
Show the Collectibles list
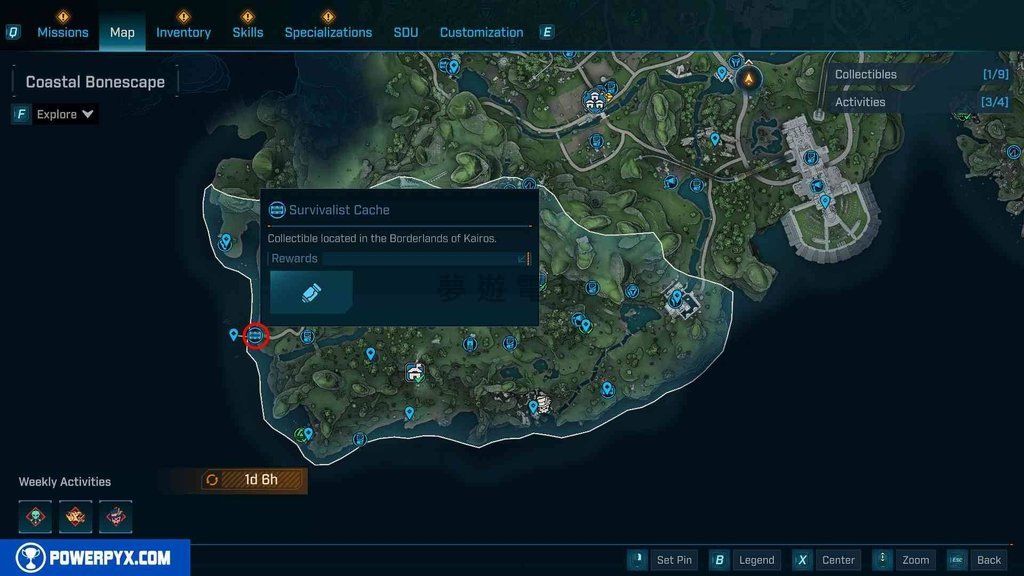866,74
